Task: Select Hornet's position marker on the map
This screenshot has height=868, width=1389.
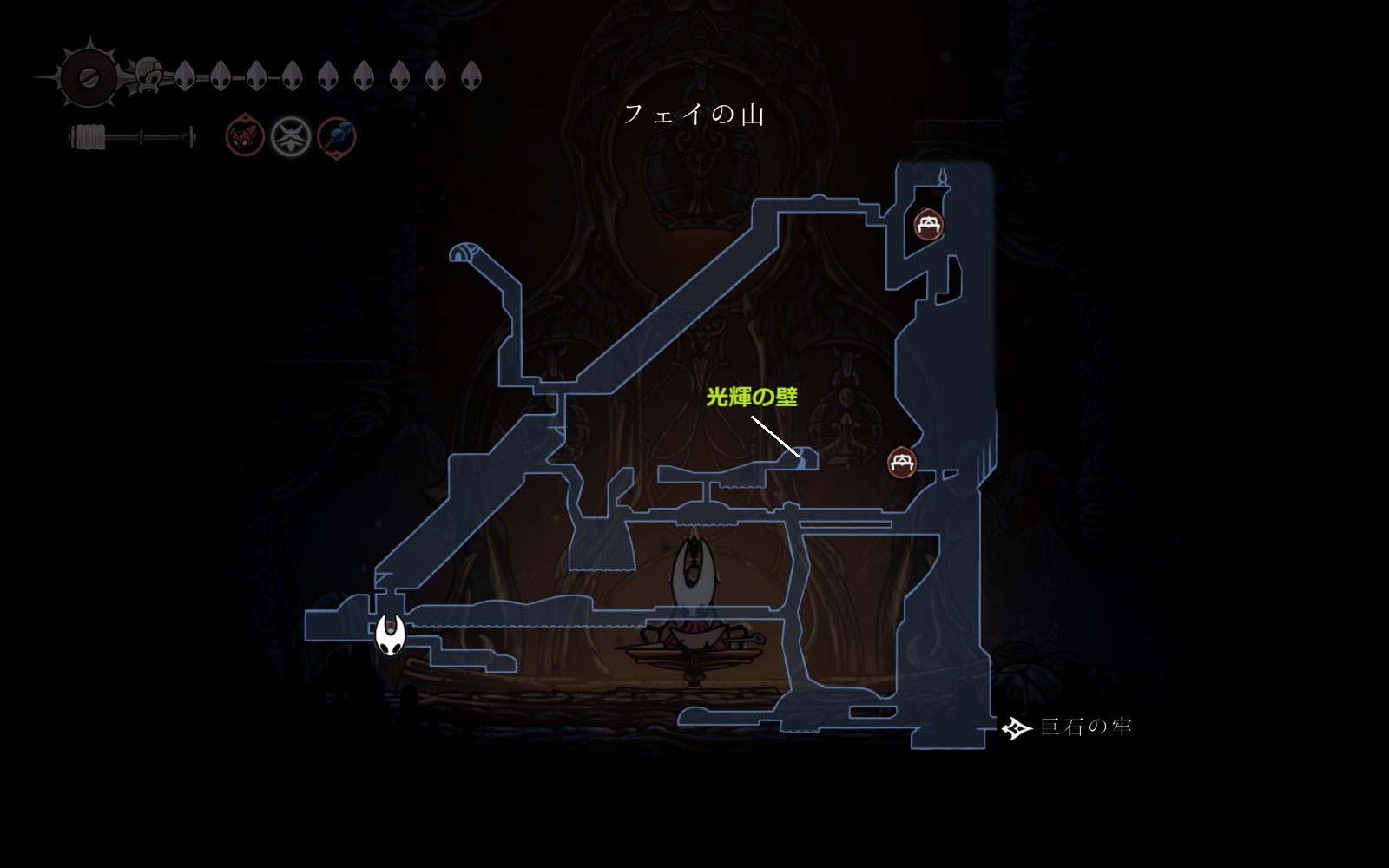Action: (x=391, y=635)
